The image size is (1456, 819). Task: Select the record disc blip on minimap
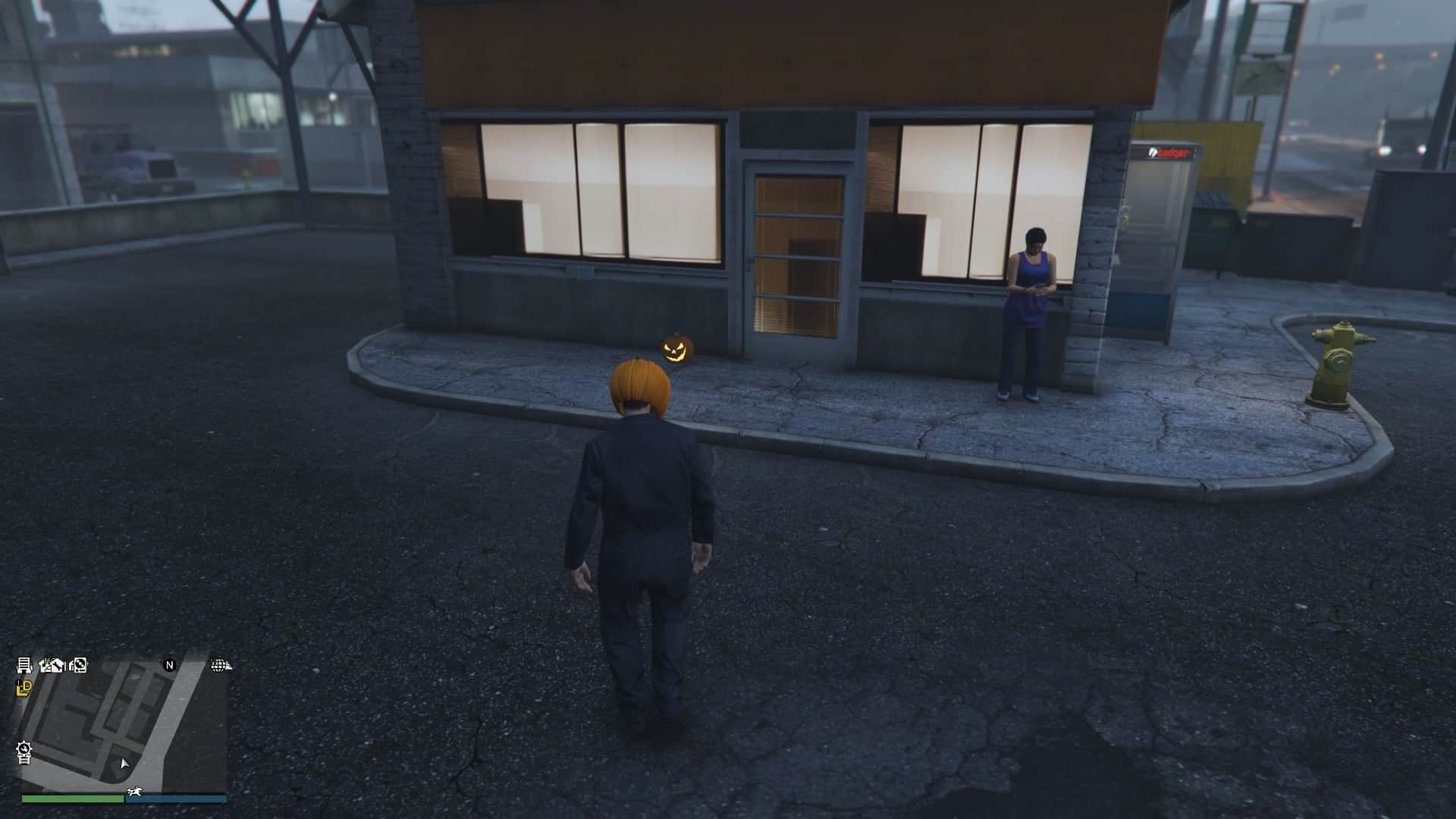pyautogui.click(x=77, y=665)
